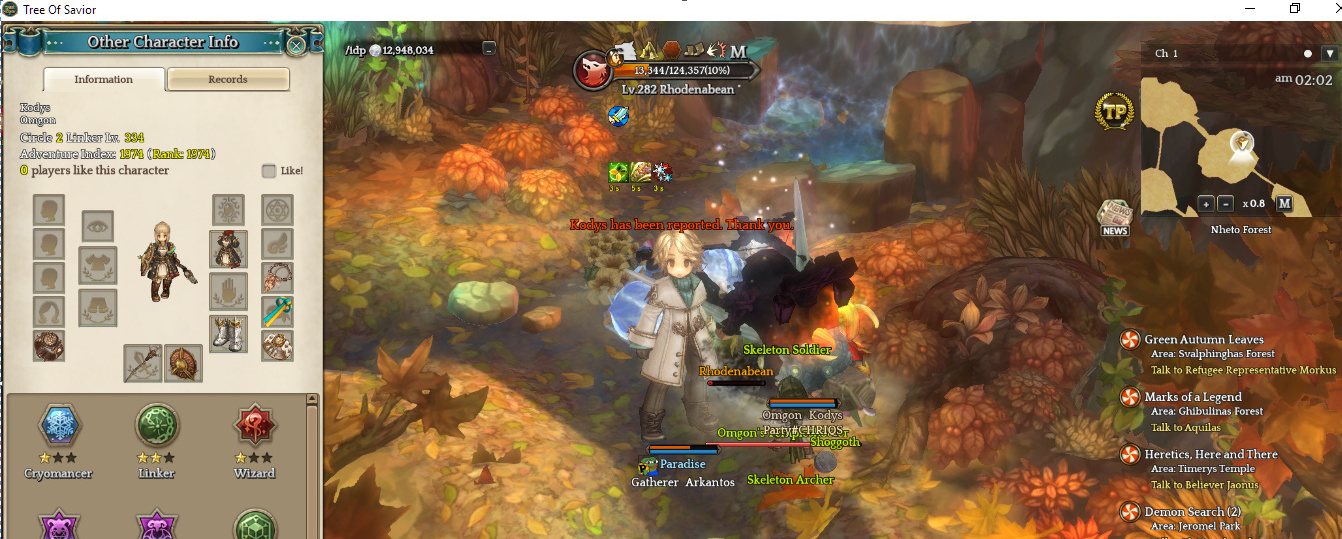Close the Other Character Info panel
The width and height of the screenshot is (1342, 539).
(296, 44)
